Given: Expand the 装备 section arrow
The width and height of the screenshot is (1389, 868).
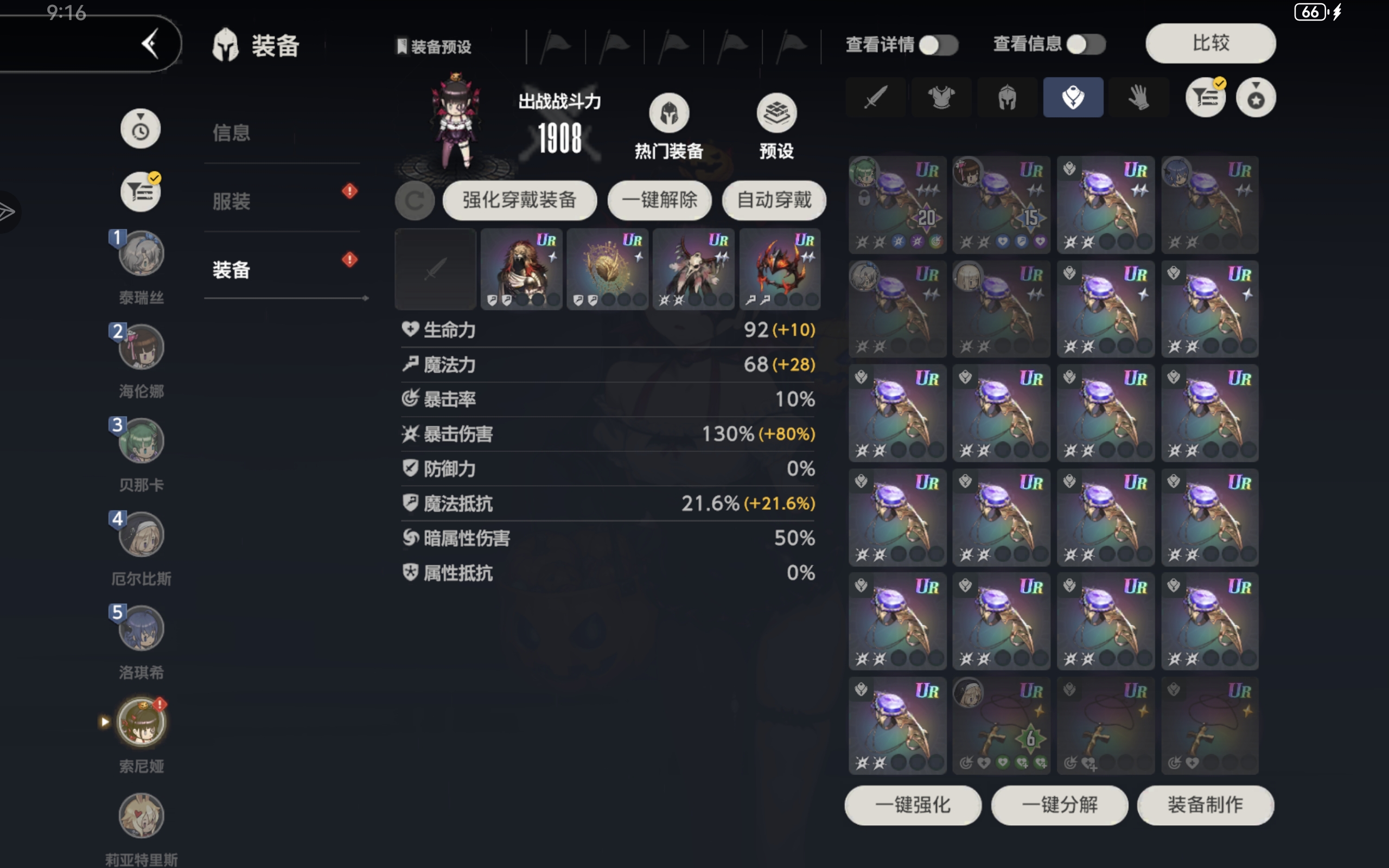Looking at the screenshot, I should (x=366, y=298).
